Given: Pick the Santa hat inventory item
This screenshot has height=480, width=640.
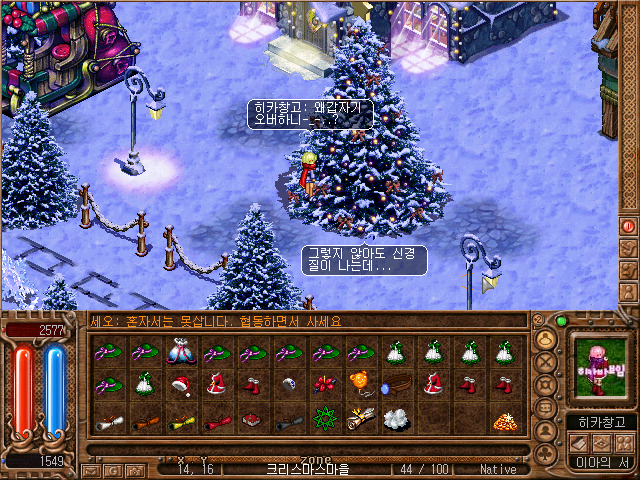Looking at the screenshot, I should (181, 385).
